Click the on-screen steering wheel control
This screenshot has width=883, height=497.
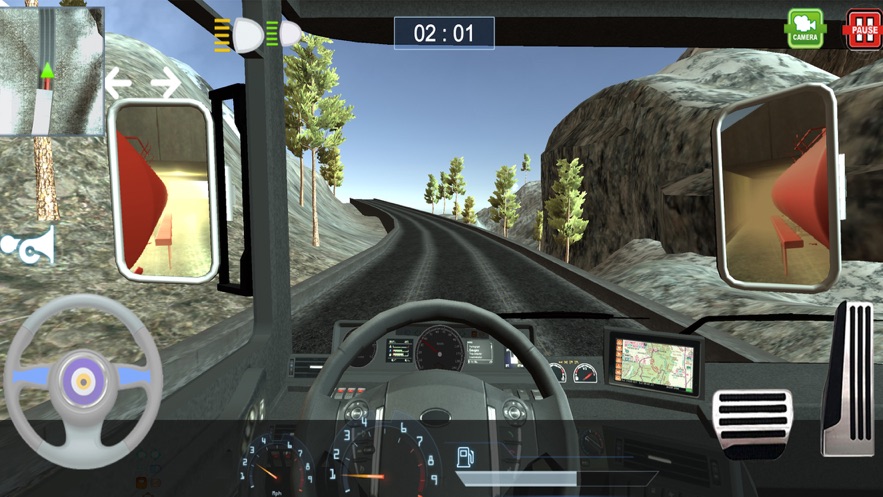coord(83,379)
